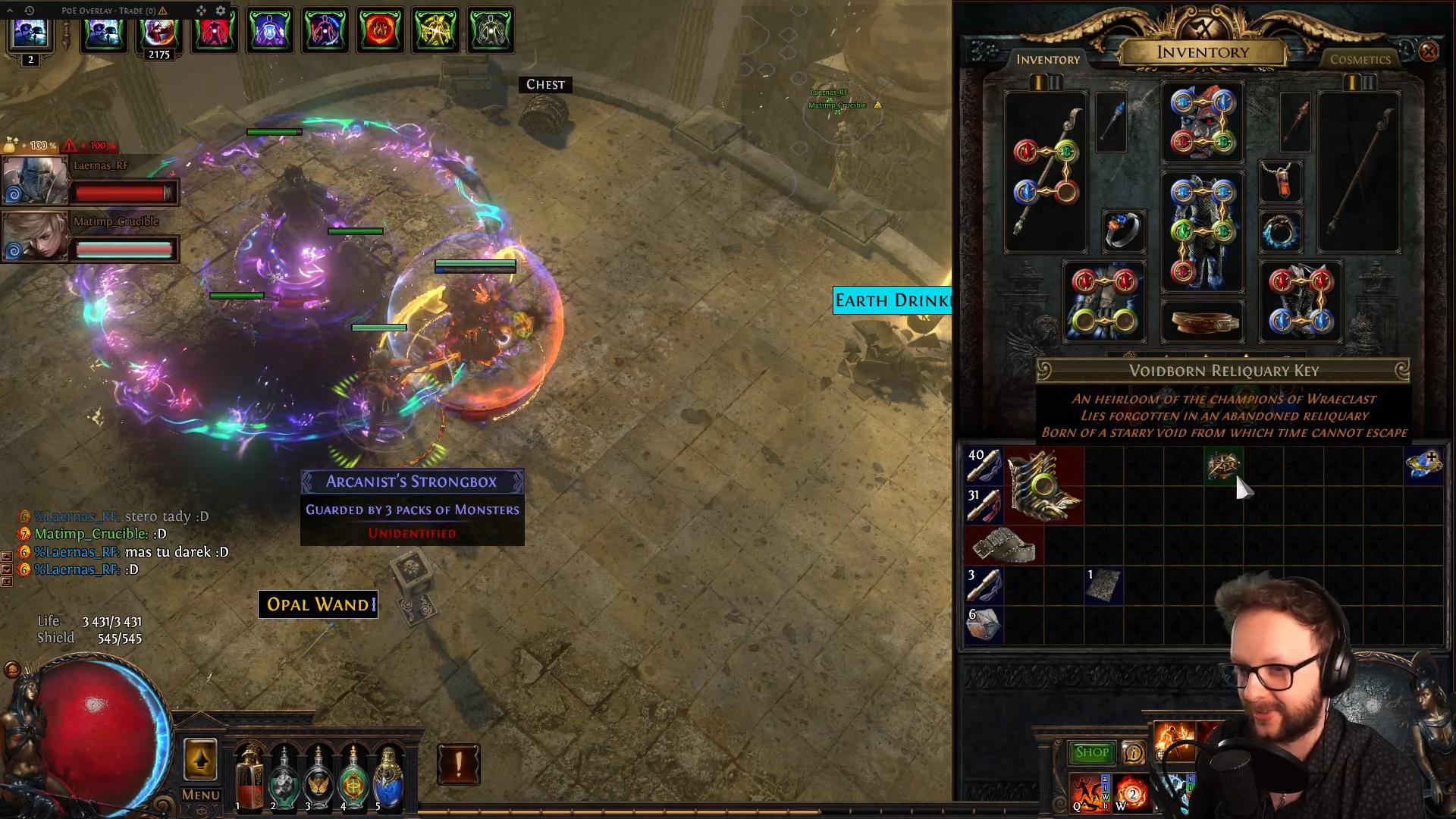Open the Menu button
This screenshot has width=1456, height=819.
200,795
